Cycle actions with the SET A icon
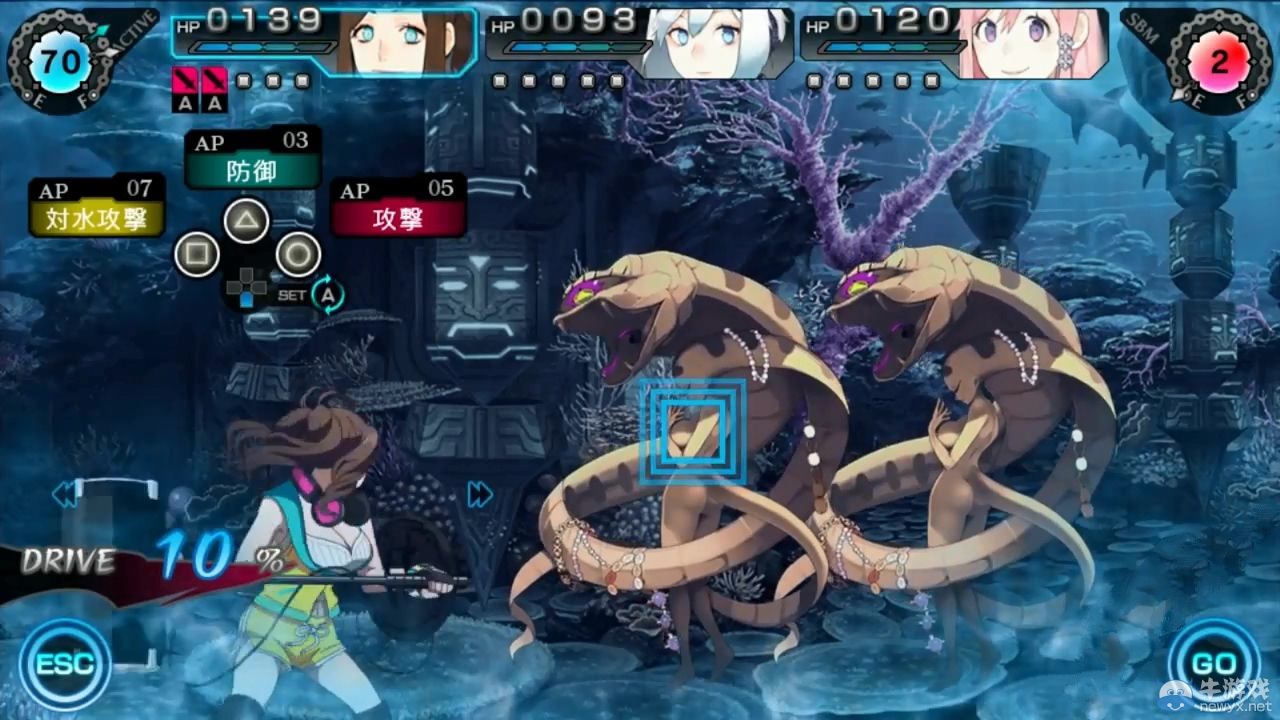The image size is (1280, 720). pos(330,296)
